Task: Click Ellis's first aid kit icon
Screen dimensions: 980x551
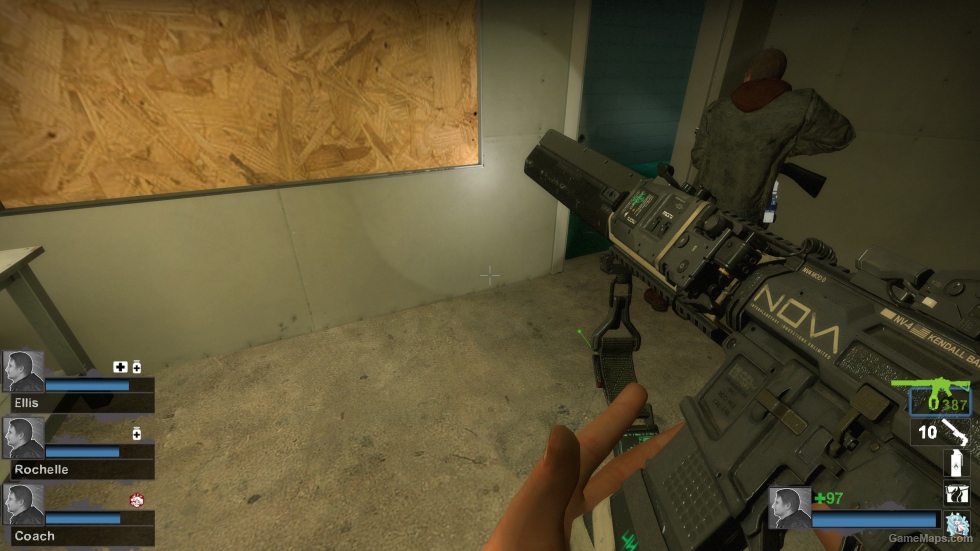Action: click(120, 367)
